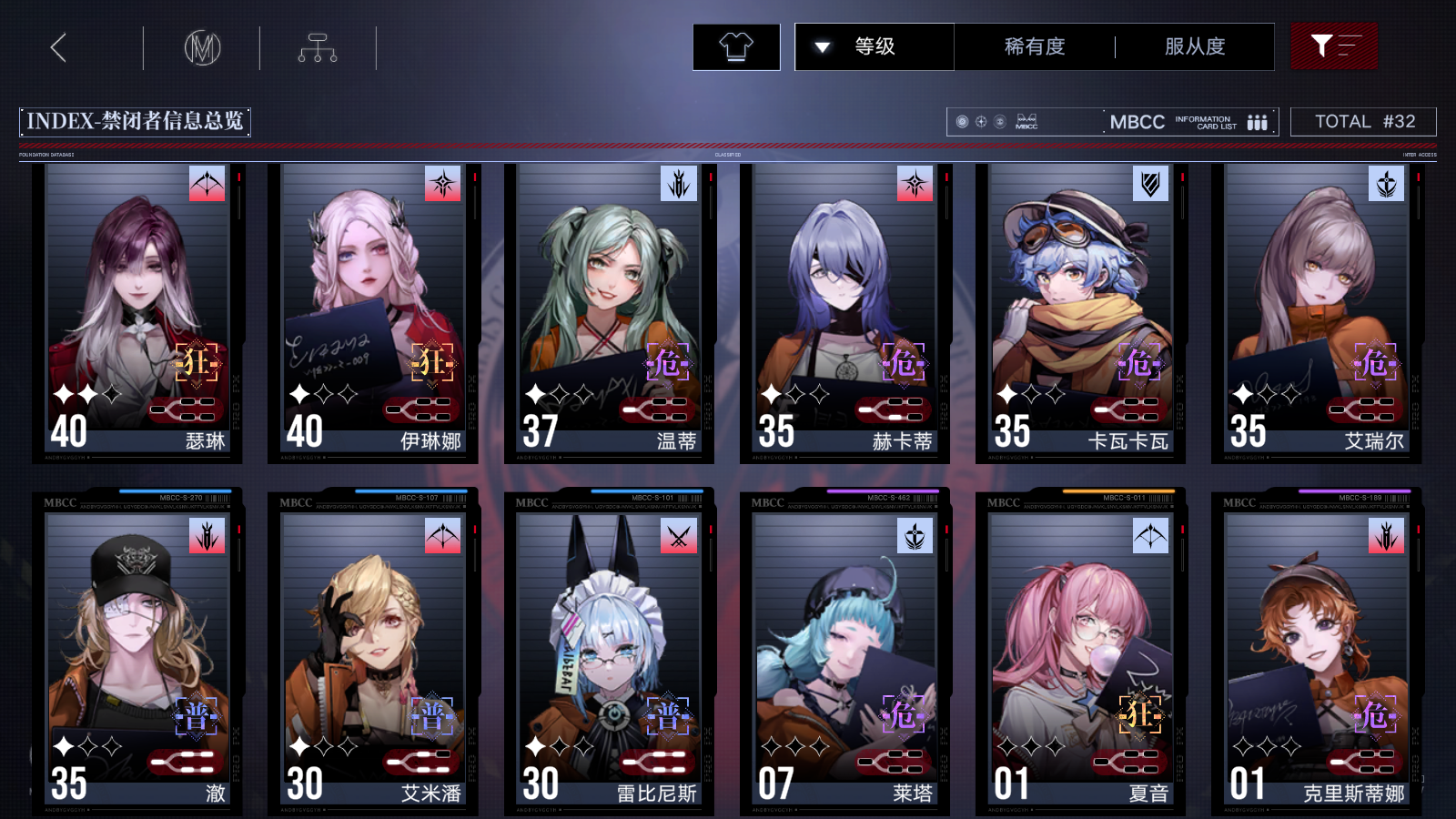Click the TOTAL #32 counter
This screenshot has height=819, width=1456.
(1362, 121)
